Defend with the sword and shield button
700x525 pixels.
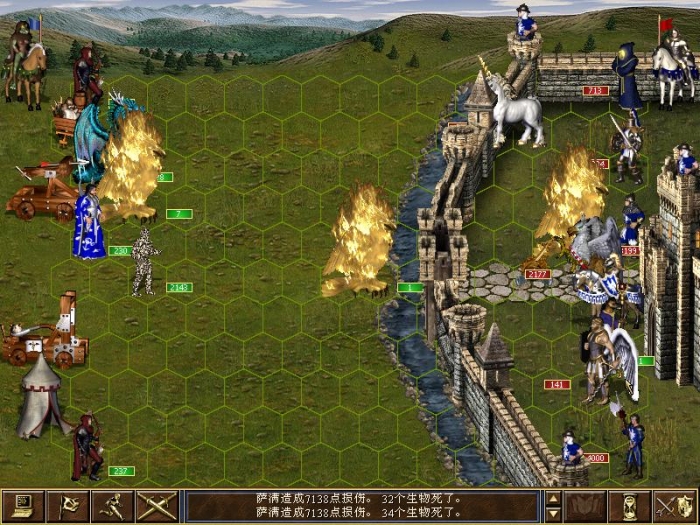(x=674, y=506)
